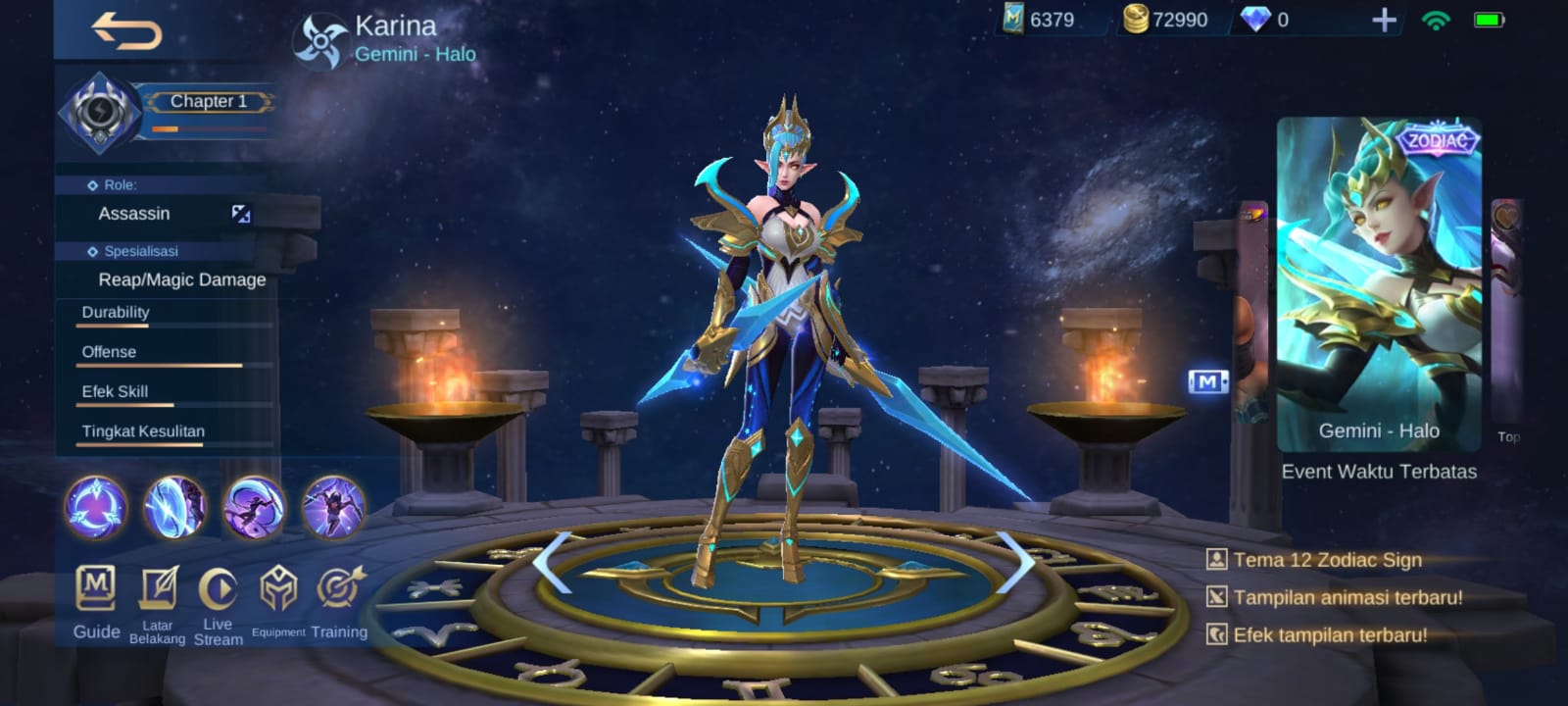
Task: Open the Chapter 1 banner
Action: [209, 101]
